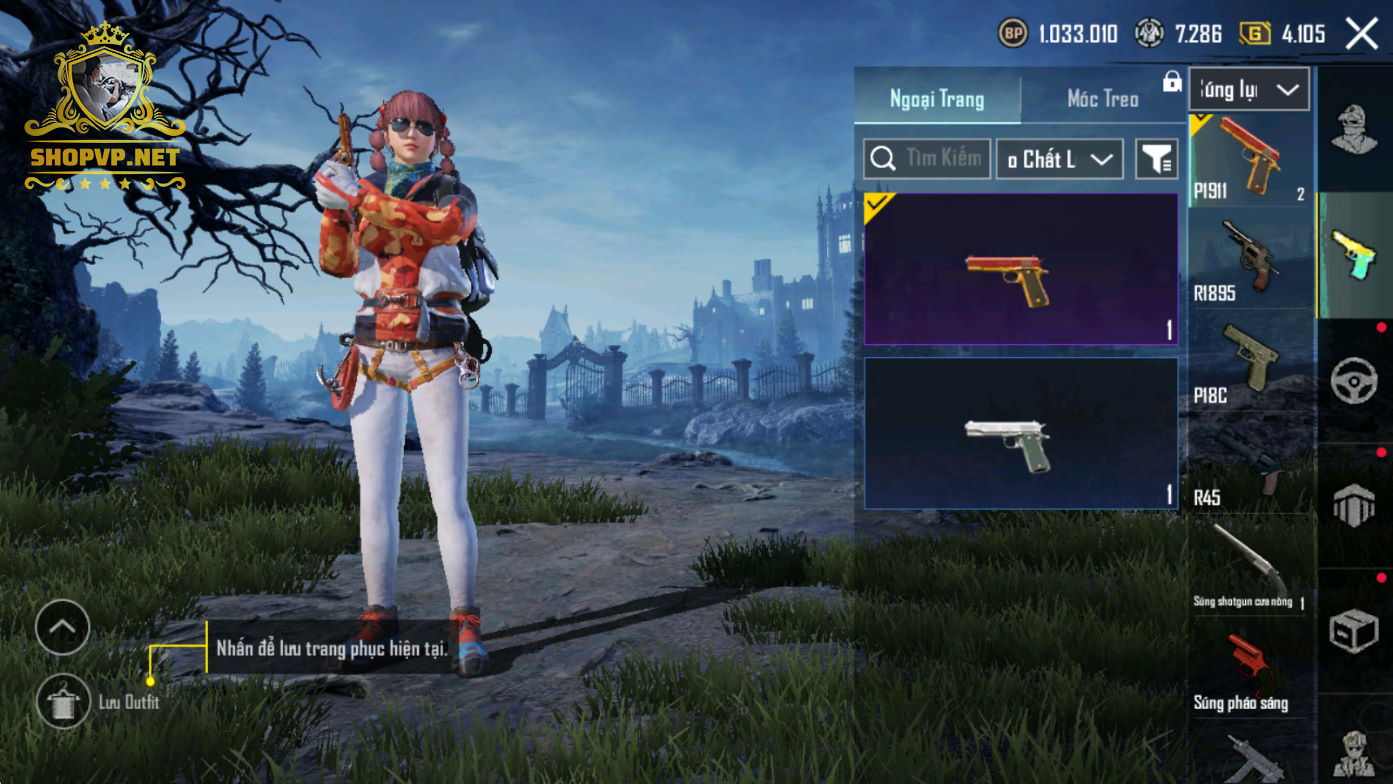The image size is (1393, 784).
Task: Open the Móc Treo tab
Action: 1103,99
